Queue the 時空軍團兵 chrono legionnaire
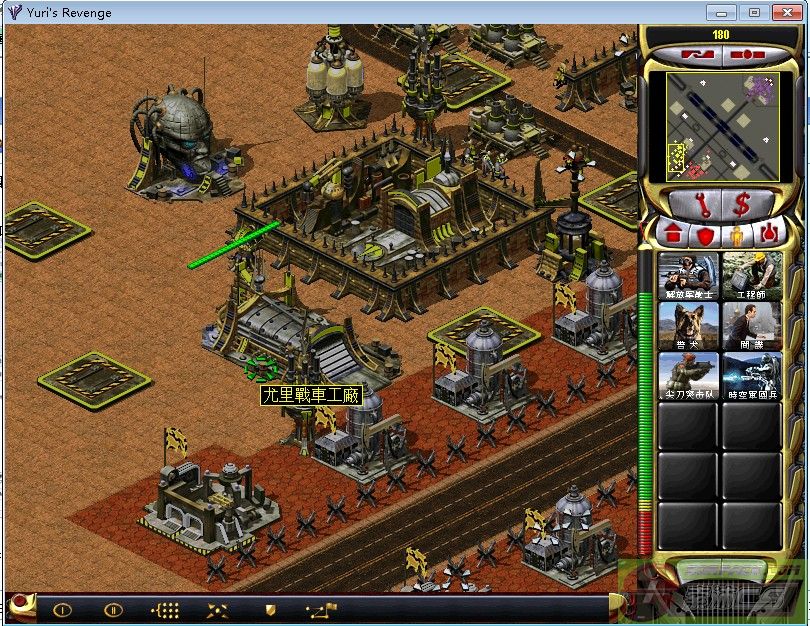The image size is (810, 626). coord(751,377)
